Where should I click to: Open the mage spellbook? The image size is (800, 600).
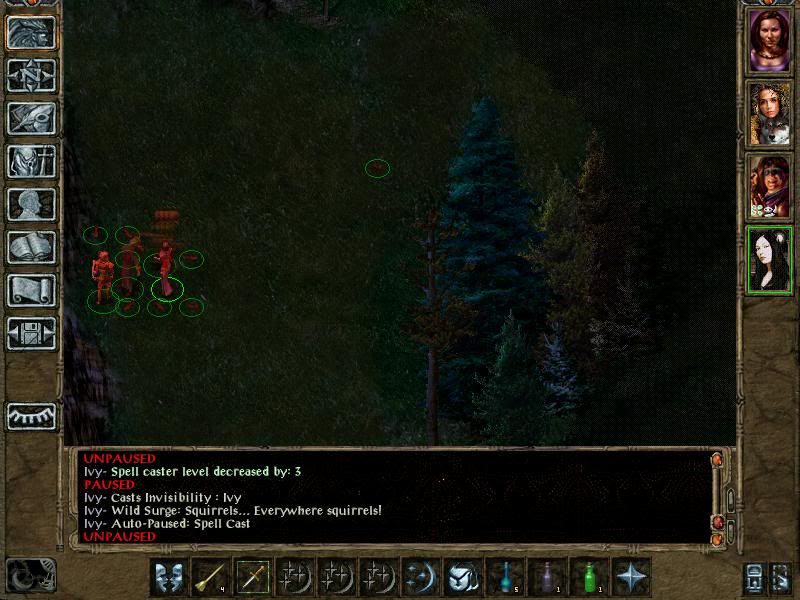click(31, 247)
